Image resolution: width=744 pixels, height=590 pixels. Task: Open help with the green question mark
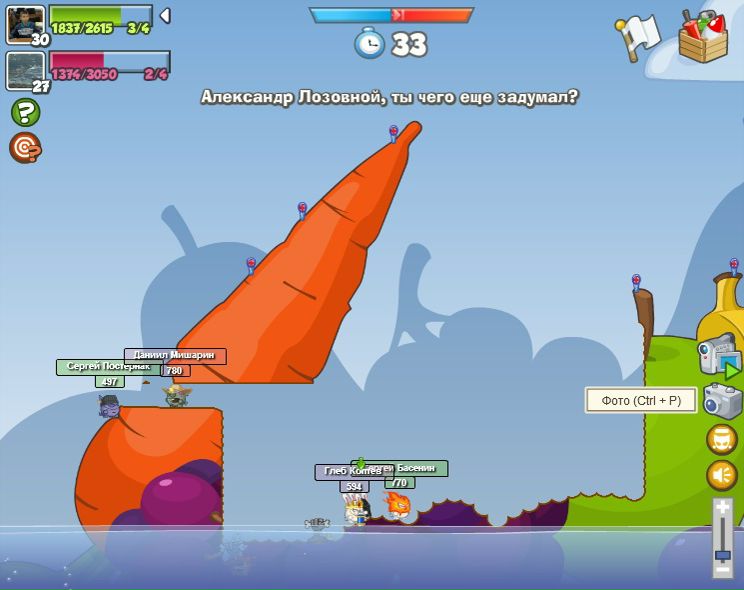[25, 112]
